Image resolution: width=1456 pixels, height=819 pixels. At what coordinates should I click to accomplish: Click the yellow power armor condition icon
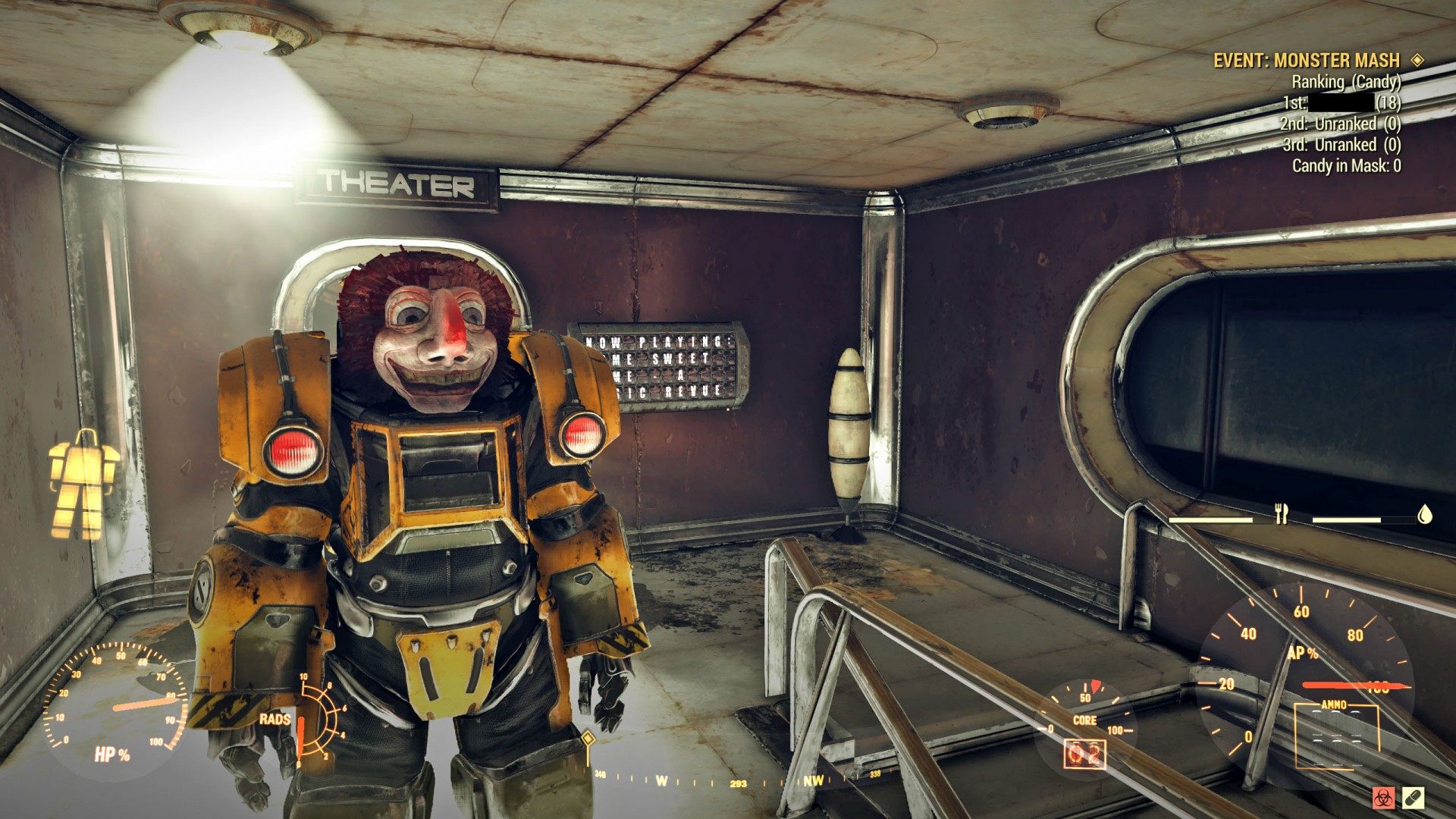(83, 484)
